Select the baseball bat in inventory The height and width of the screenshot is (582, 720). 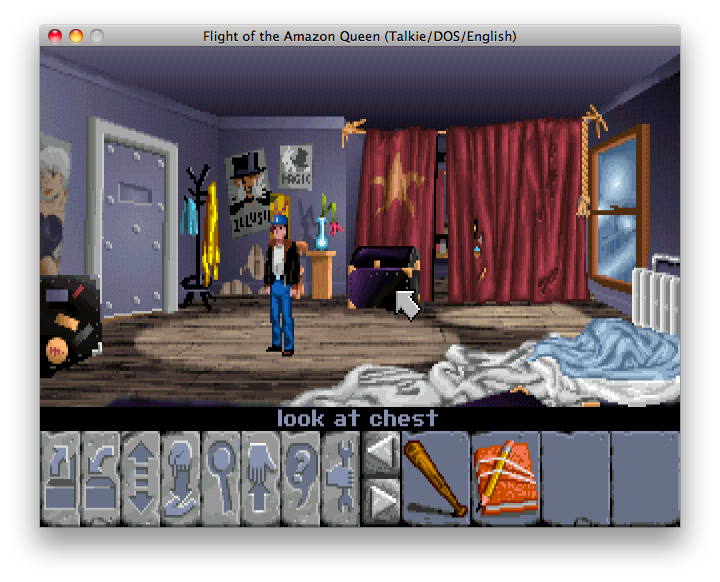click(435, 478)
